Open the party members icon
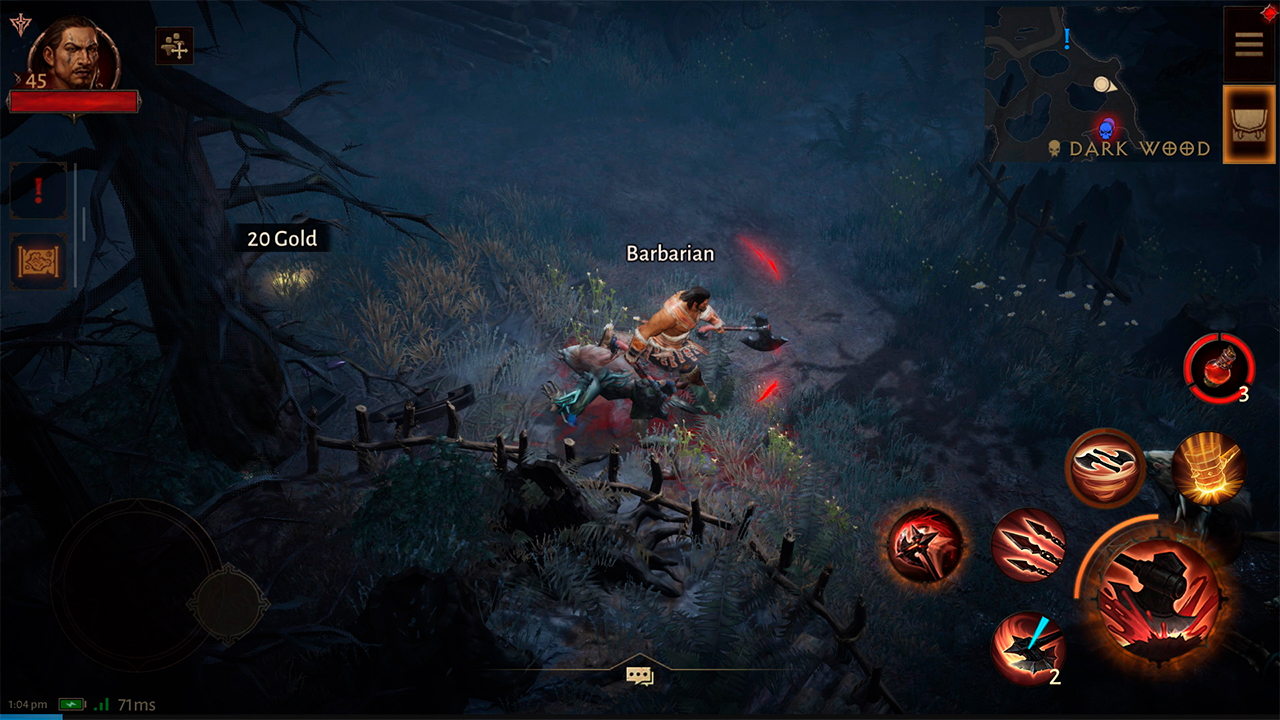Viewport: 1280px width, 720px height. click(x=175, y=46)
